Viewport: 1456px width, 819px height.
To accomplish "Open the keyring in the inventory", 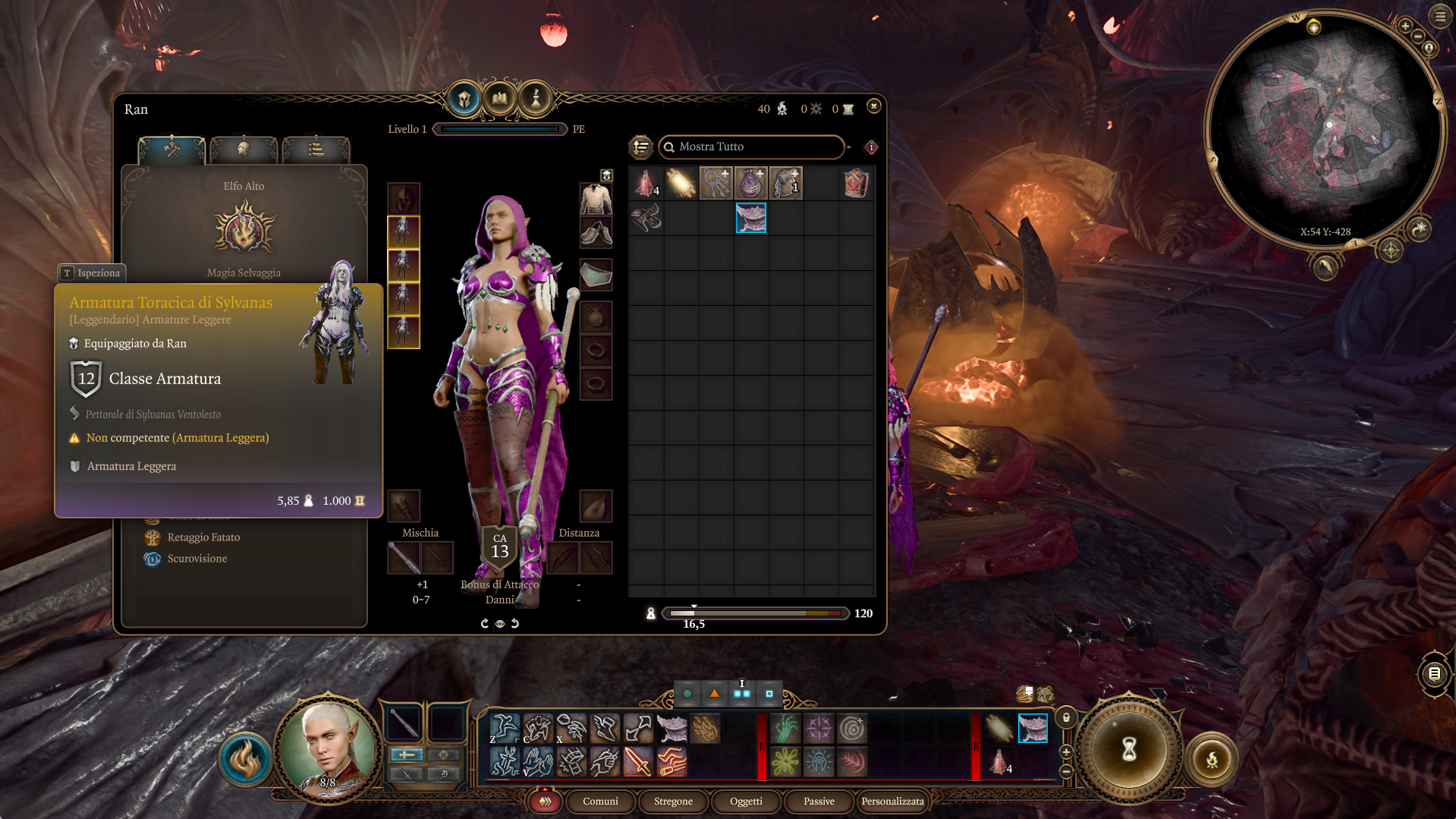I will pyautogui.click(x=715, y=184).
